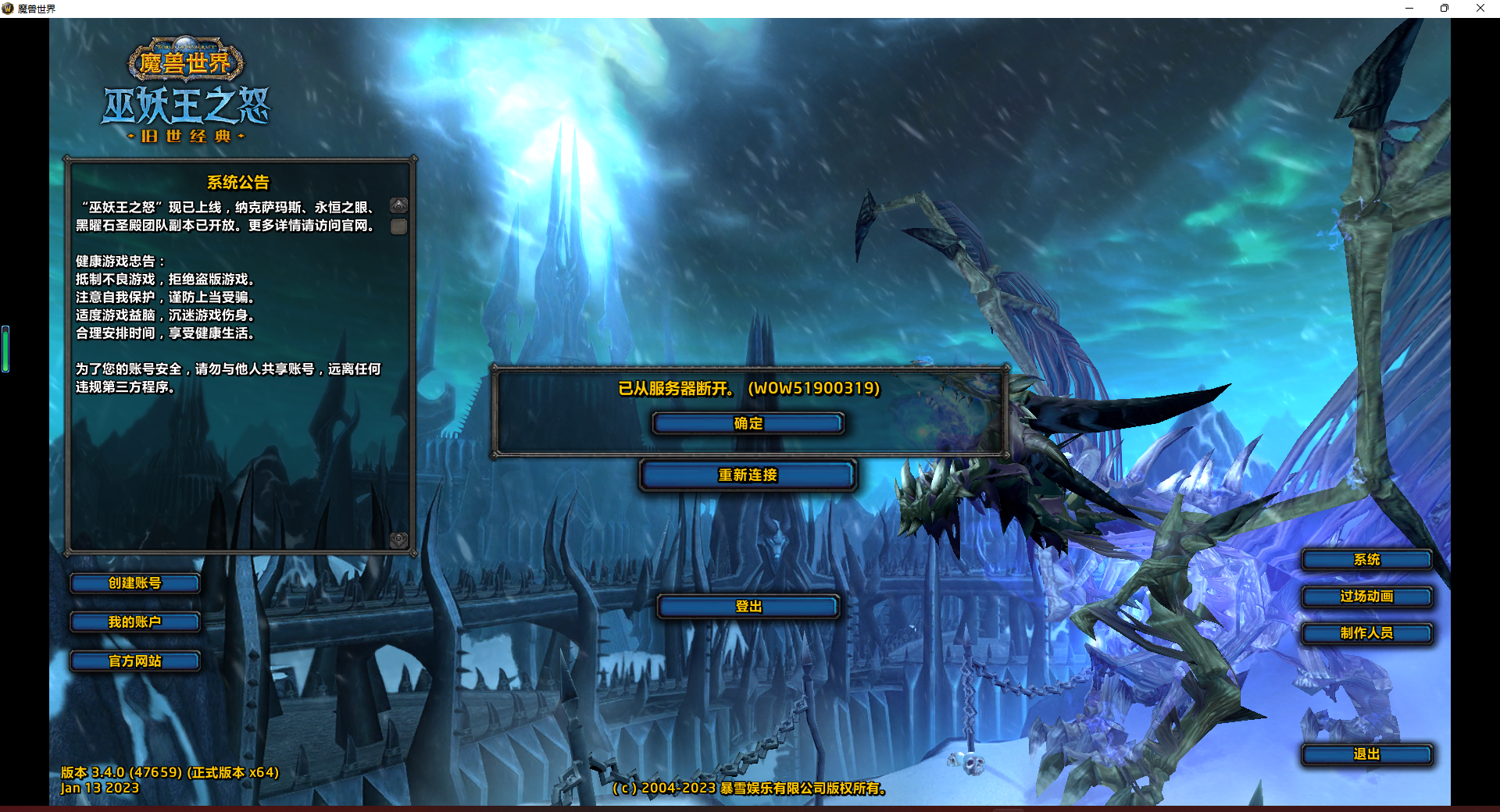Play the 过场动画 cinematics

coord(1366,597)
